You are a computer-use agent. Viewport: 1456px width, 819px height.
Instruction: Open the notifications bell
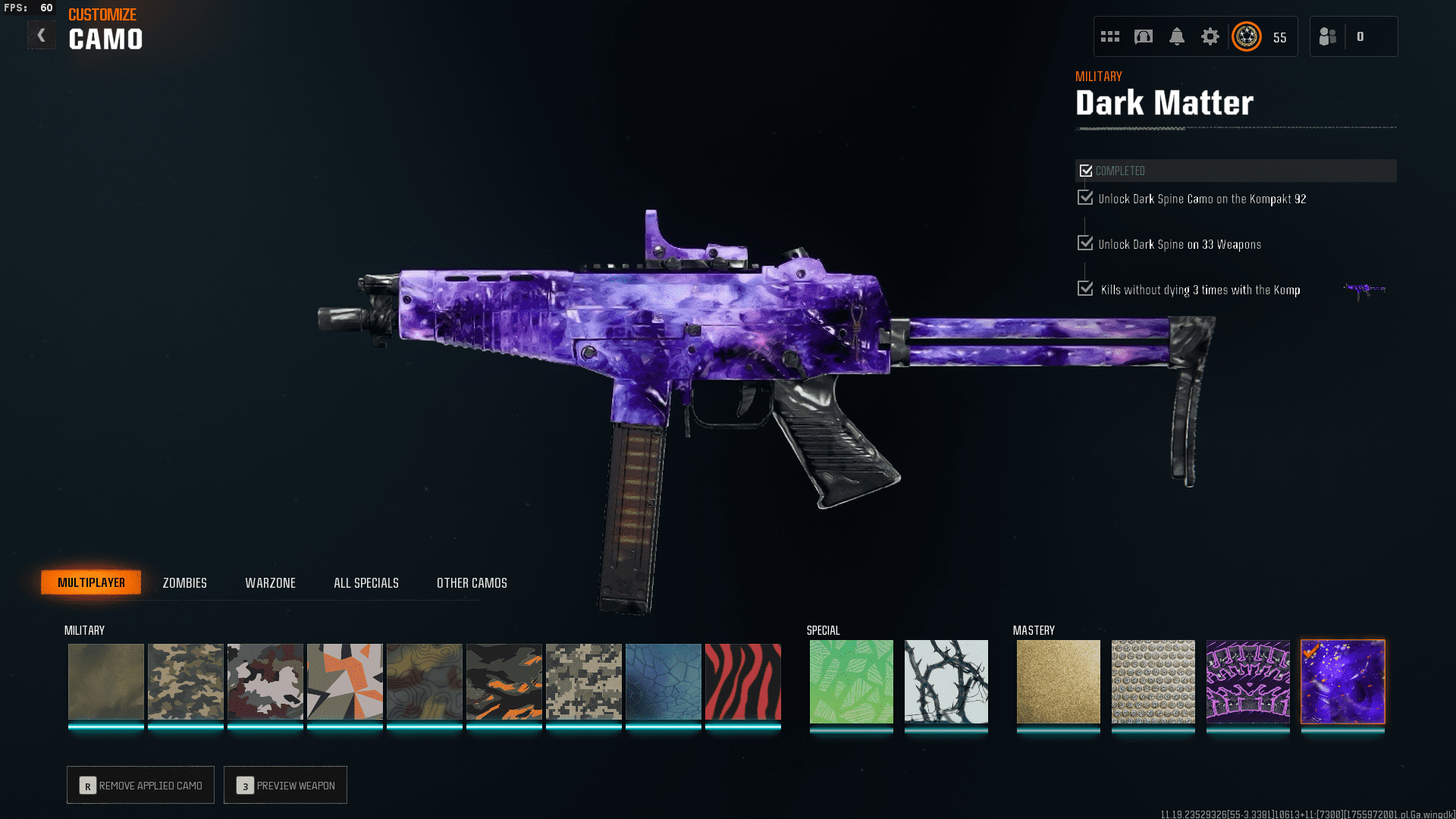tap(1176, 36)
